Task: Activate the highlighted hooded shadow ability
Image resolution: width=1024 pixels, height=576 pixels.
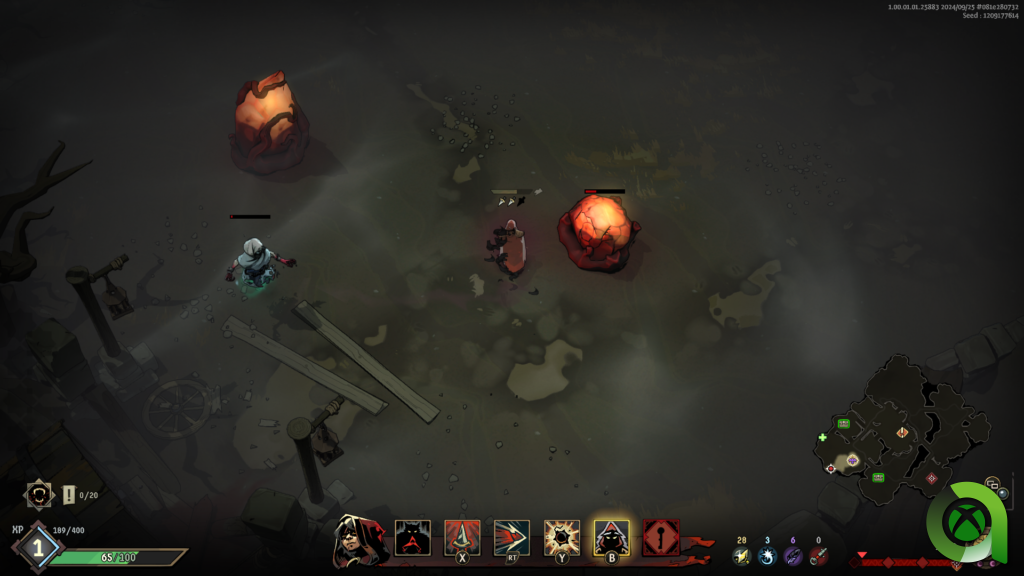Action: [611, 538]
